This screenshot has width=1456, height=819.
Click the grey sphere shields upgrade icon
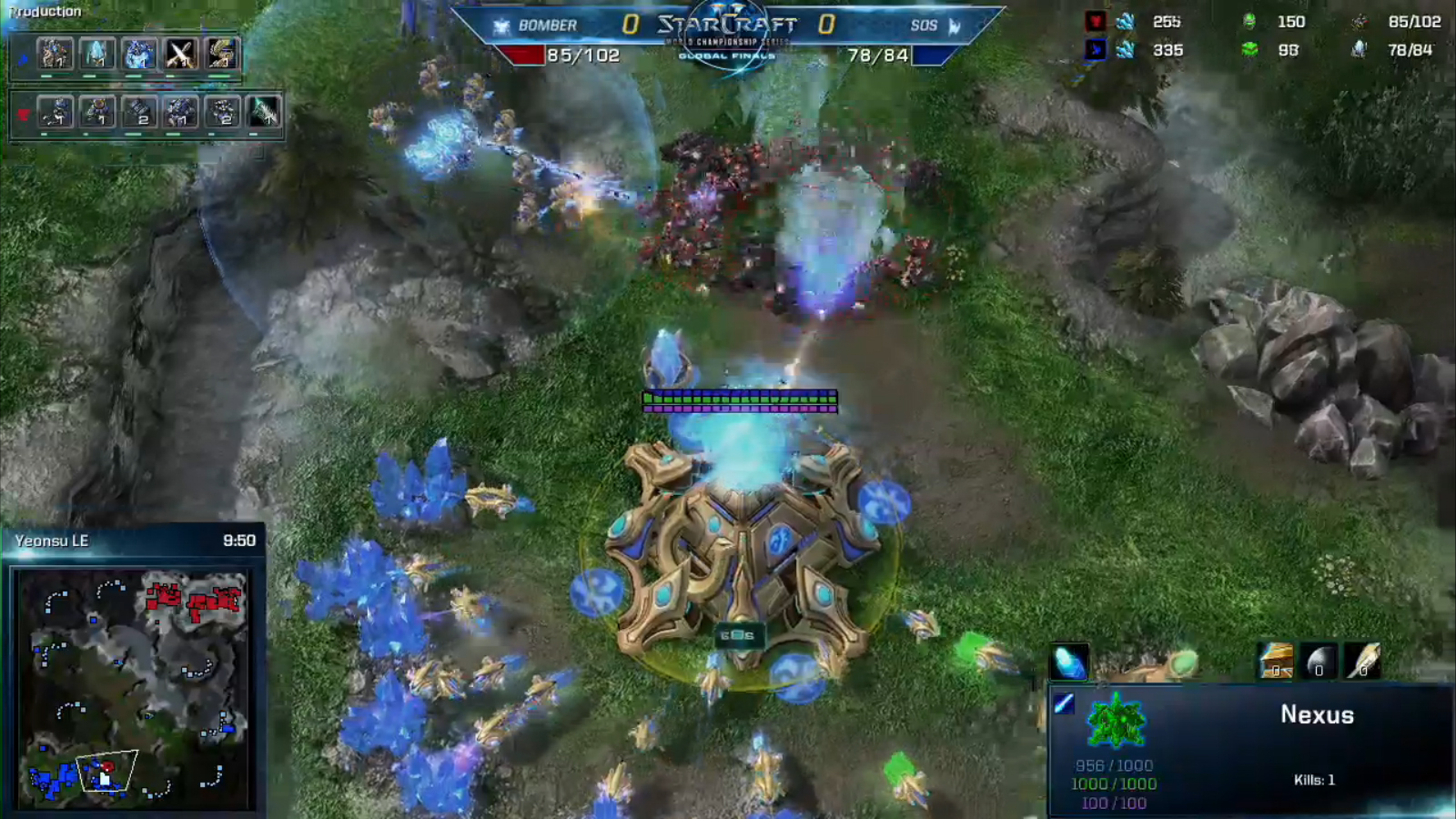[1319, 662]
